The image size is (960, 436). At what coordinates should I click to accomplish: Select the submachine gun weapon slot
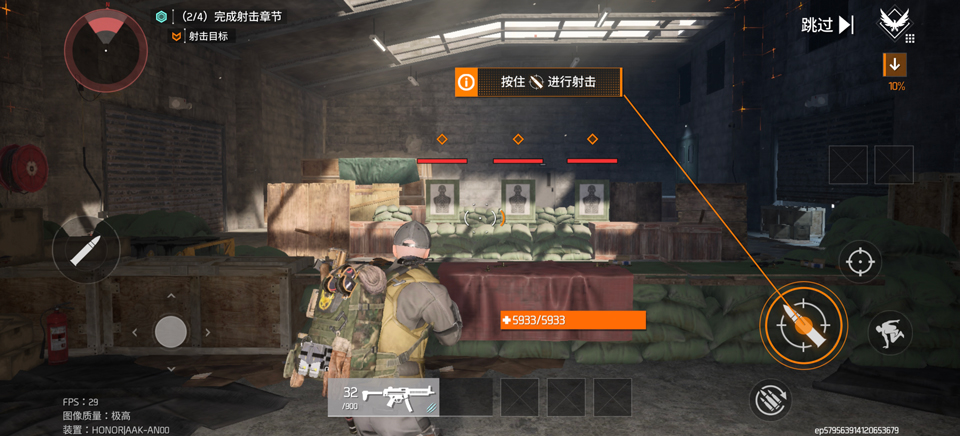384,397
